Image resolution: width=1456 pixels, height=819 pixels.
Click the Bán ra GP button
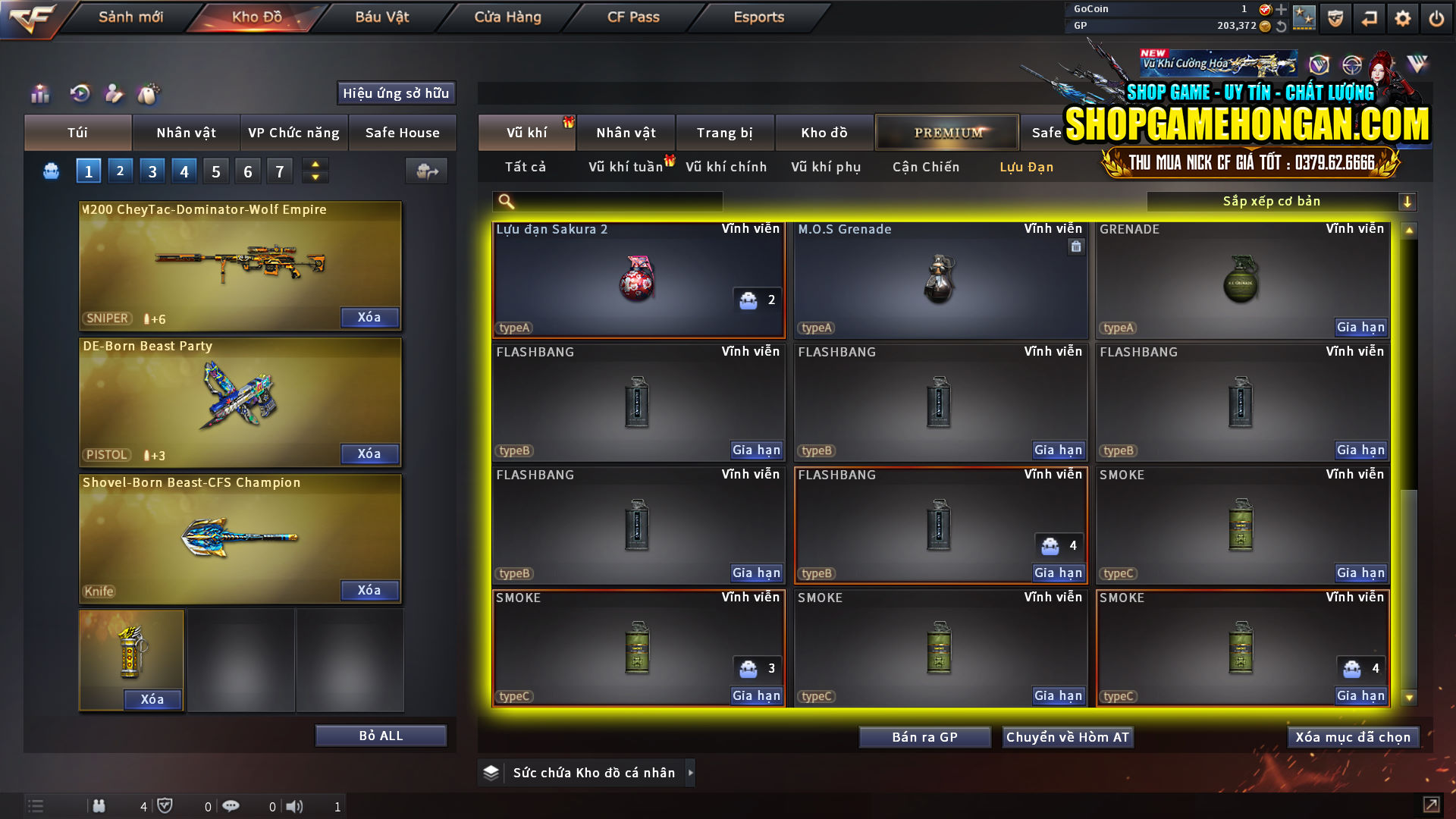(924, 736)
